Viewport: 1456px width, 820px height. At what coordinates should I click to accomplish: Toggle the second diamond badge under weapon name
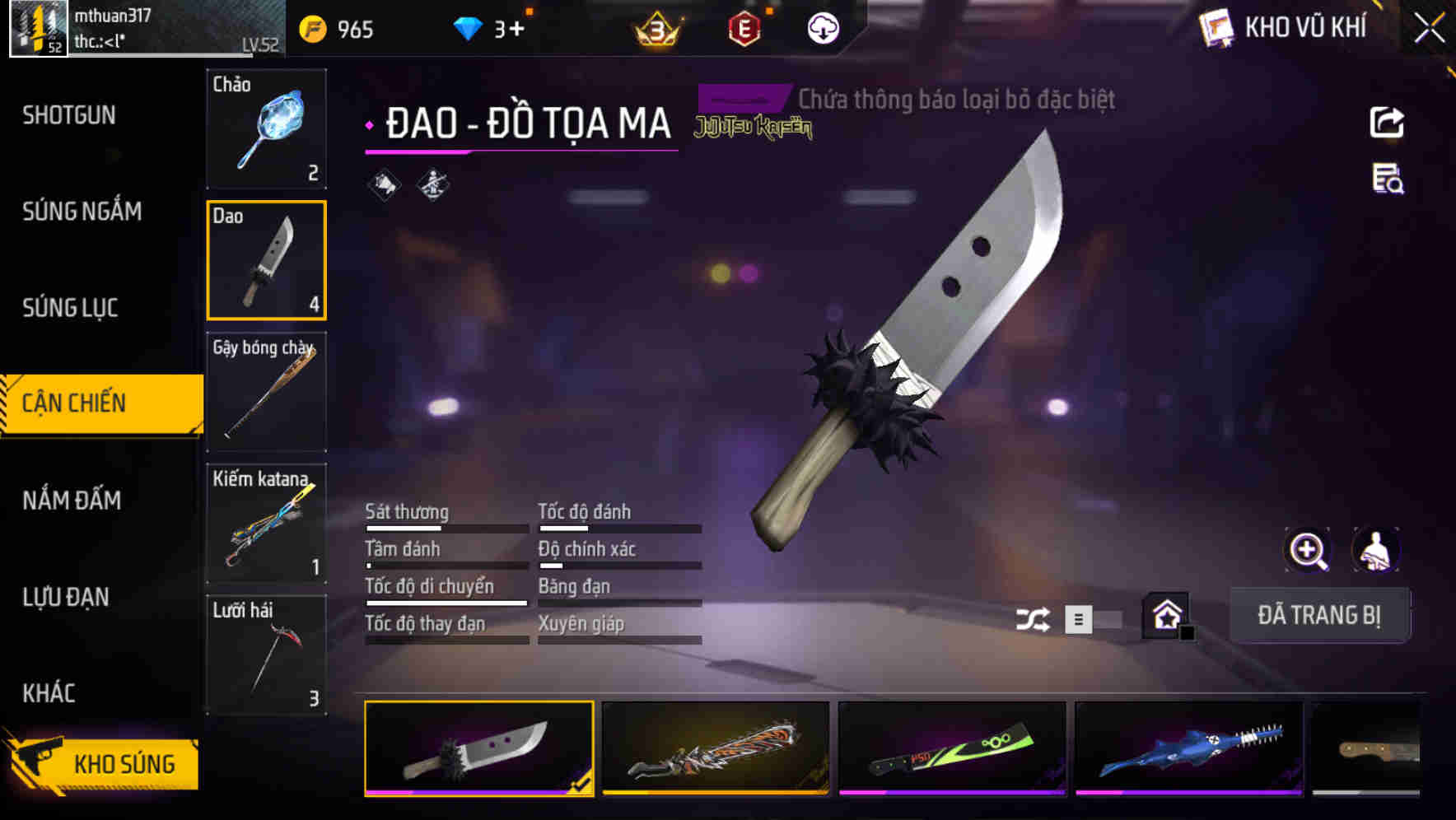coord(432,185)
